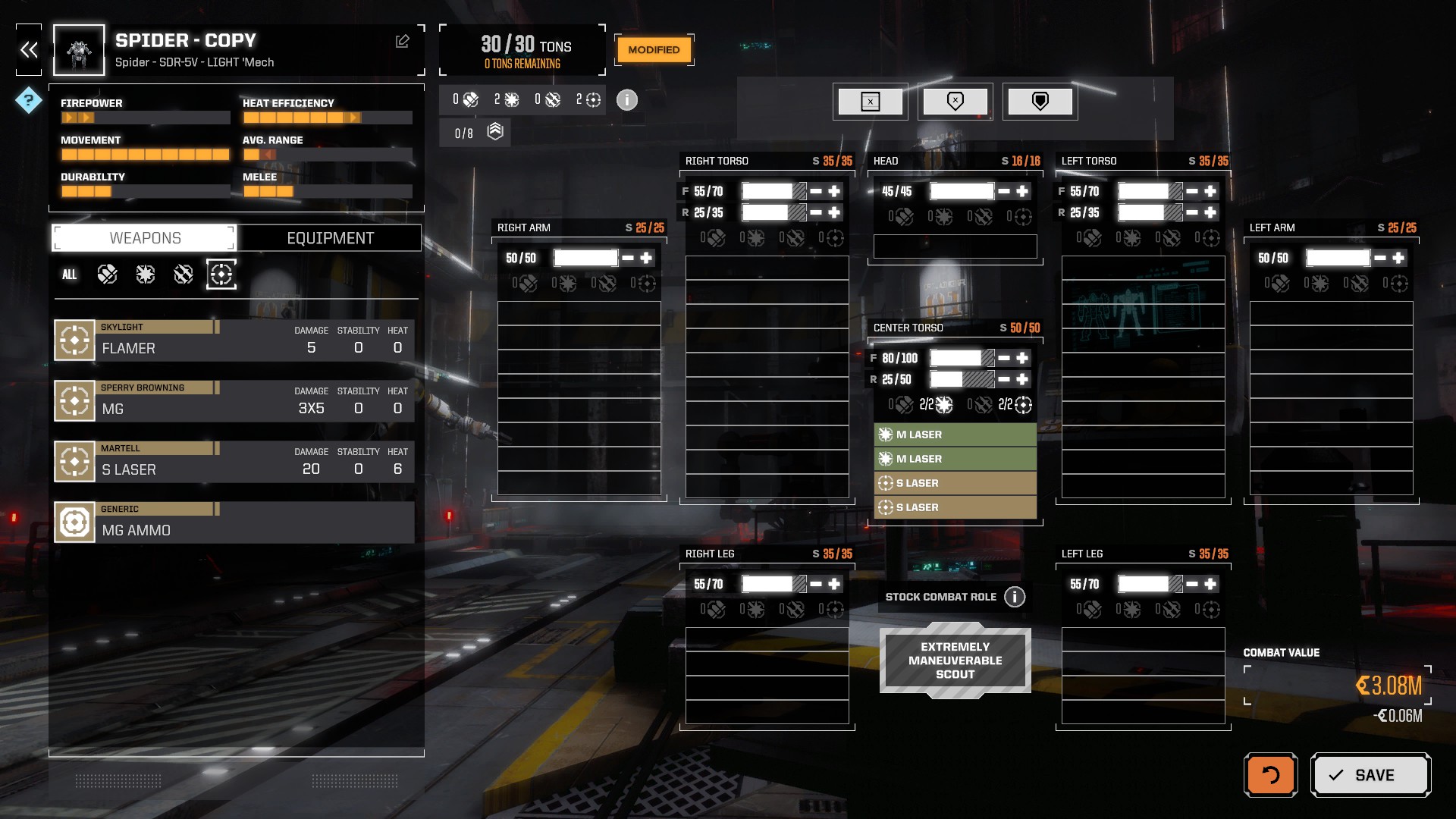Pick the Martell S Laser weapon row
This screenshot has width=1456, height=819.
pyautogui.click(x=234, y=461)
